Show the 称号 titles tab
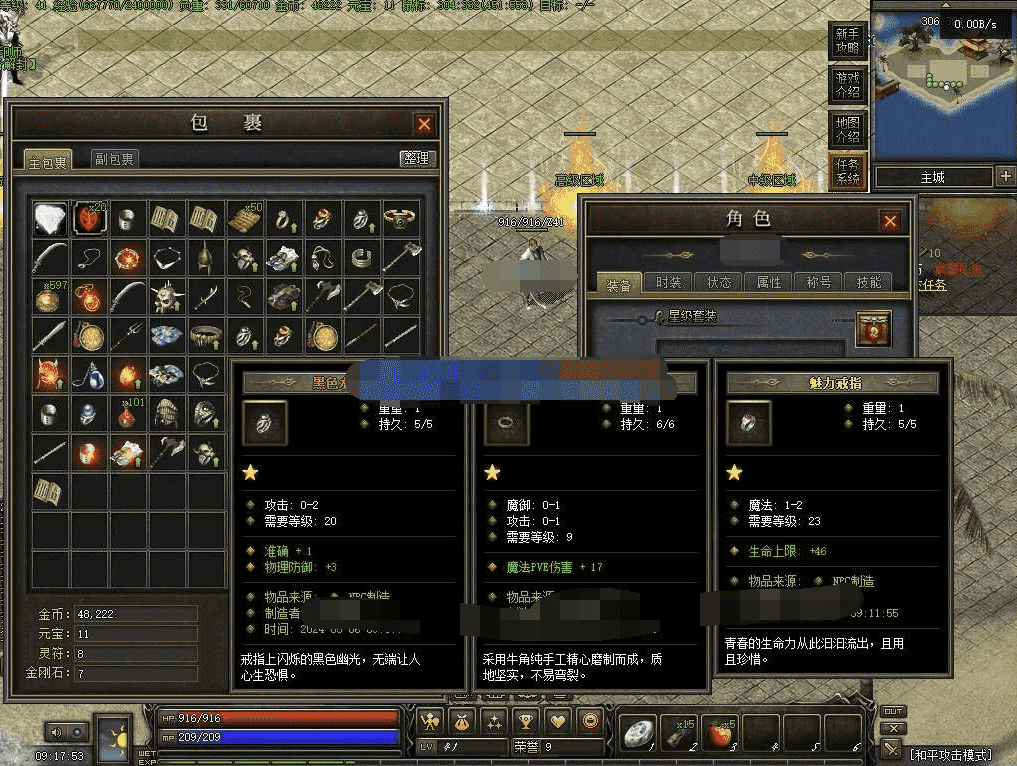The width and height of the screenshot is (1017, 766). [x=818, y=283]
